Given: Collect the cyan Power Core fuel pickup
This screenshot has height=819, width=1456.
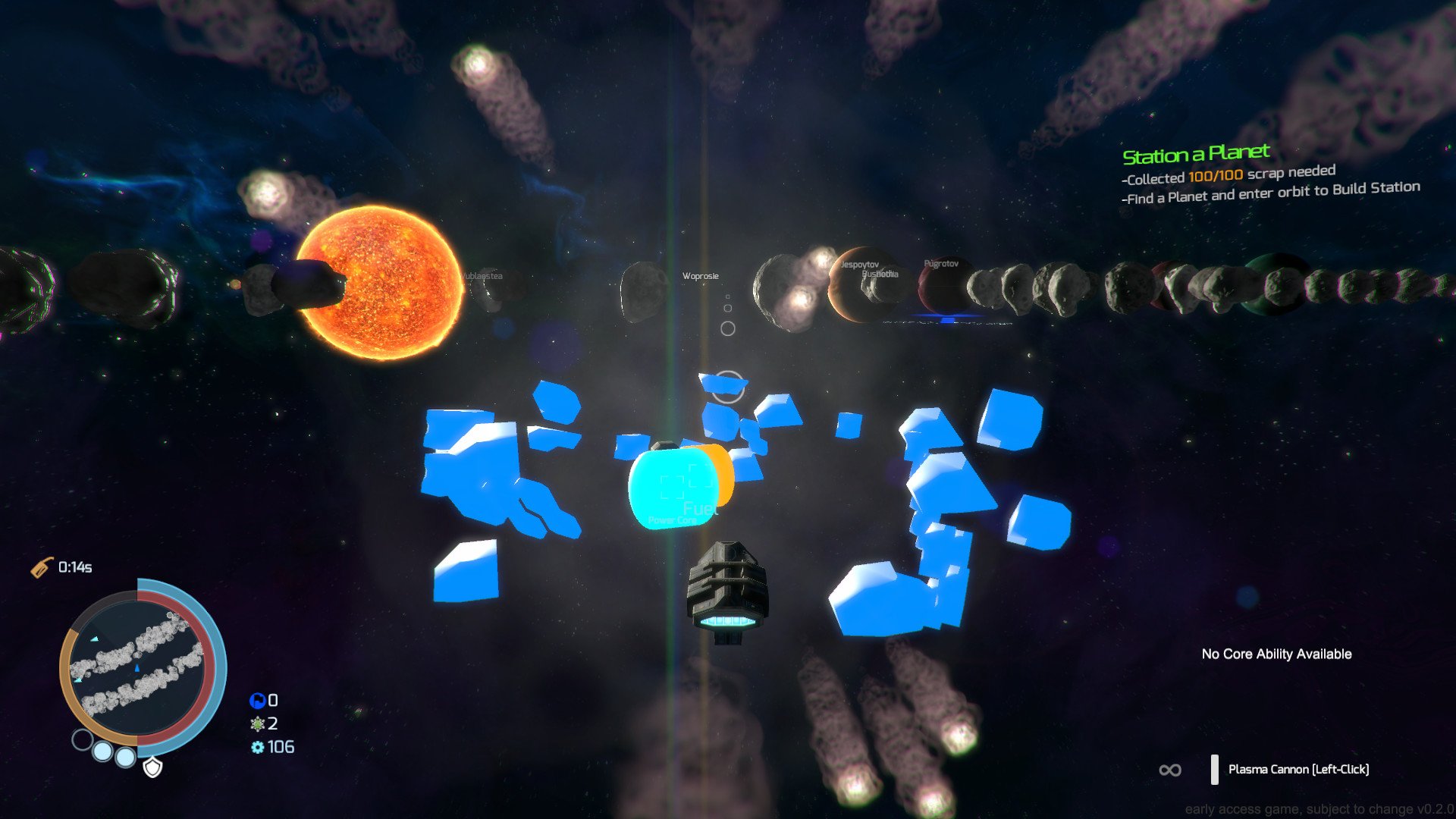Looking at the screenshot, I should [673, 488].
